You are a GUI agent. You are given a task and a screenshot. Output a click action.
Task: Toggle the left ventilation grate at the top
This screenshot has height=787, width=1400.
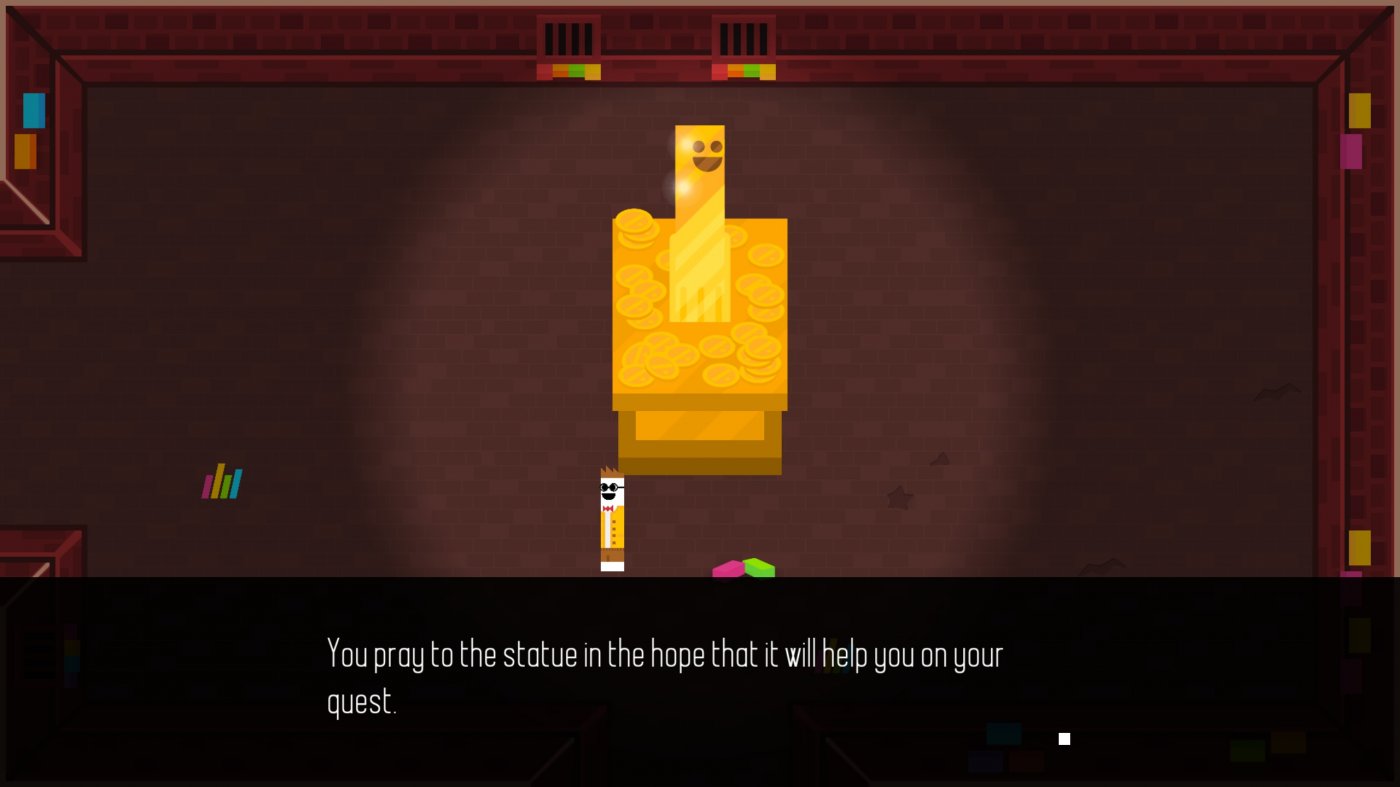pos(570,40)
